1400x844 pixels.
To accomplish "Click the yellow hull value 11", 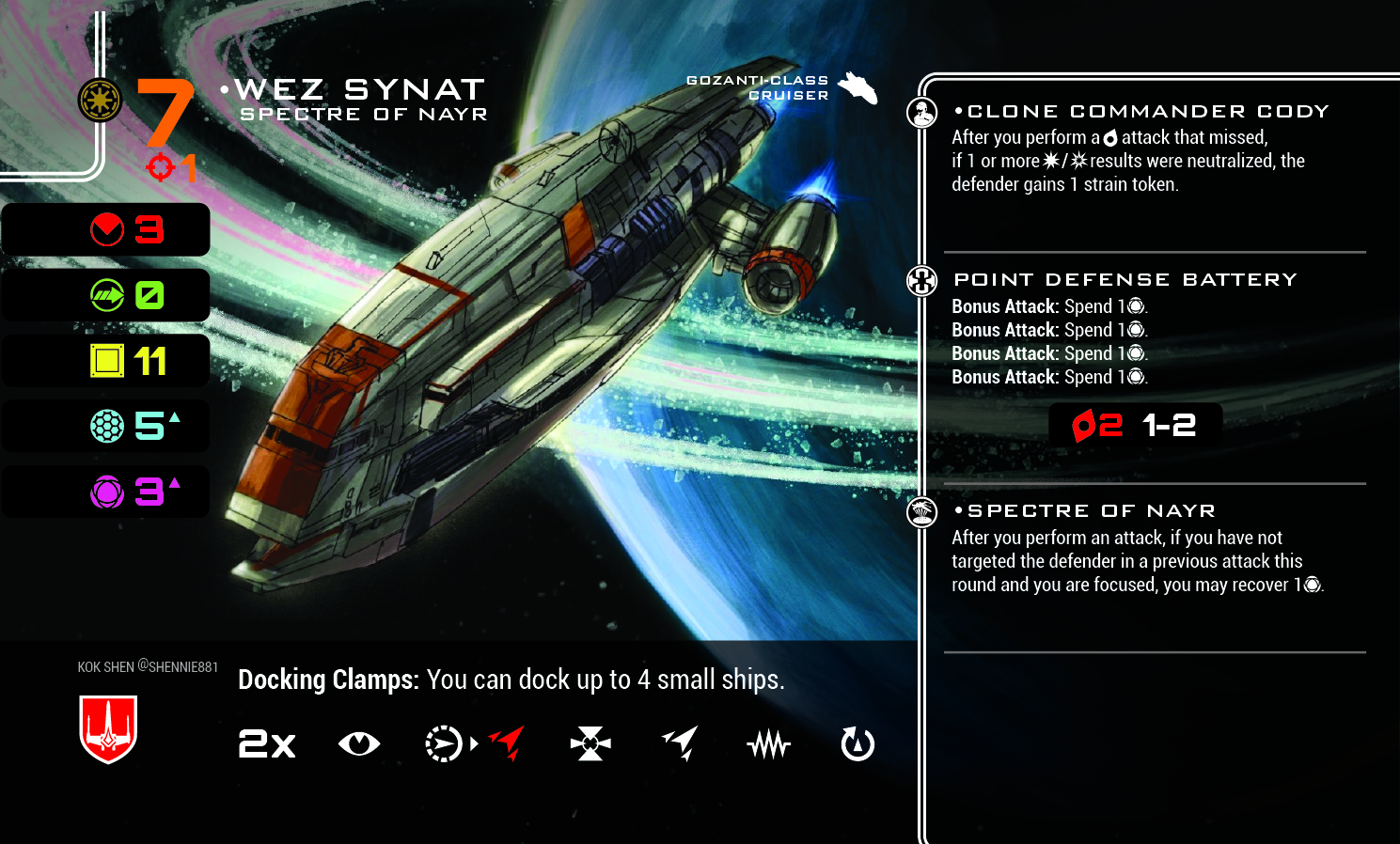I will pos(150,361).
